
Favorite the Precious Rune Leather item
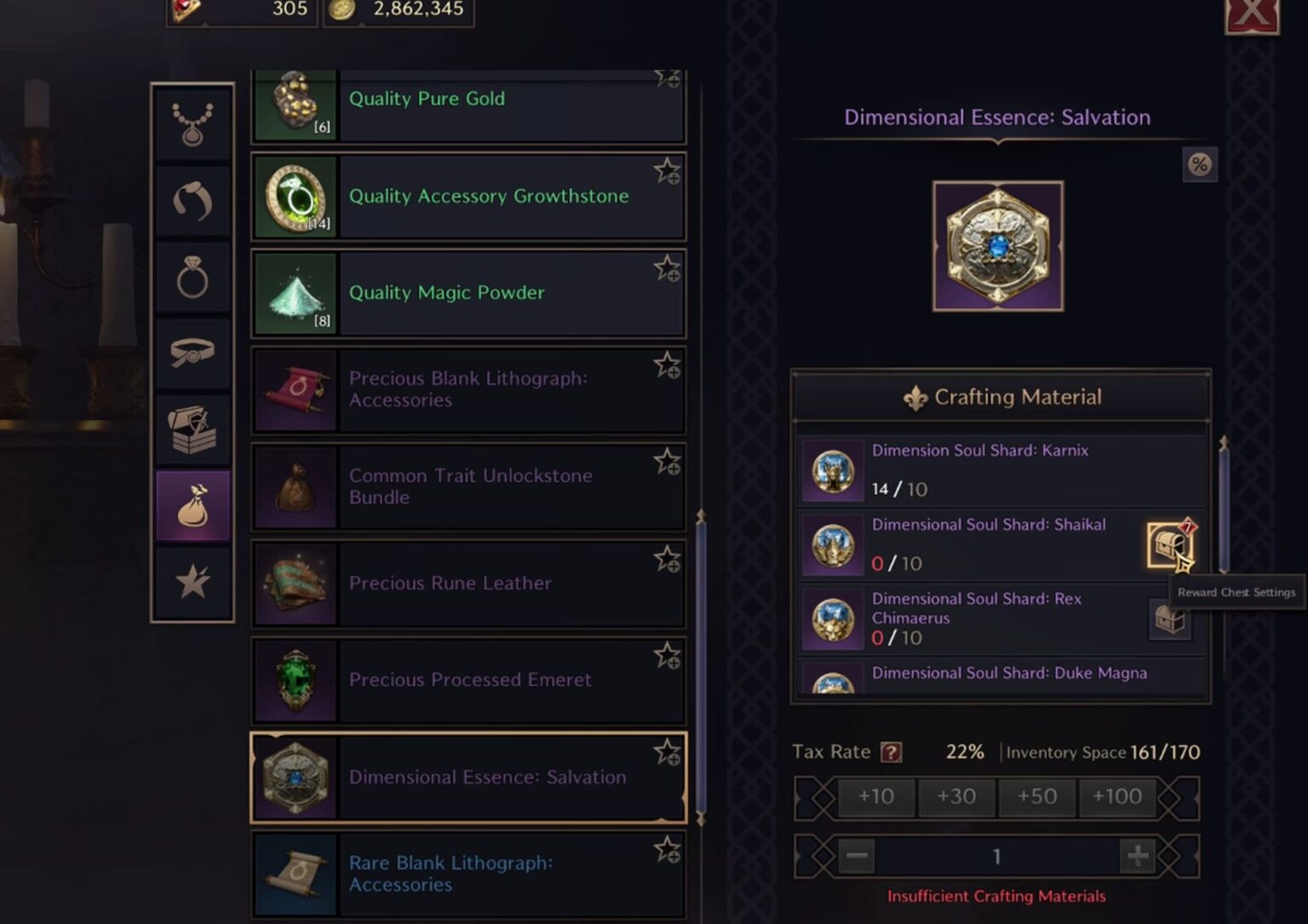tap(665, 558)
